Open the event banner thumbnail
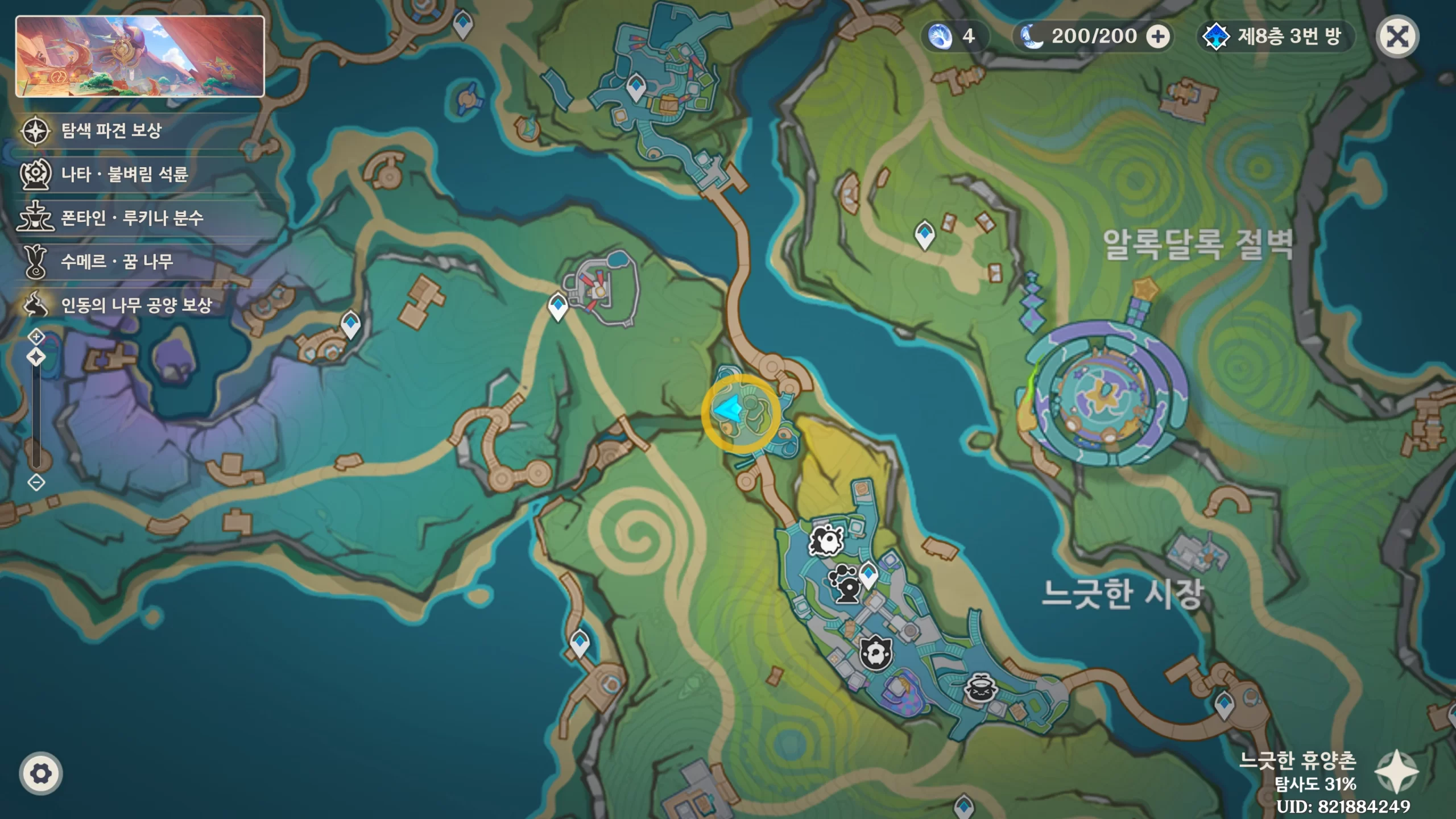1456x819 pixels. [140, 56]
